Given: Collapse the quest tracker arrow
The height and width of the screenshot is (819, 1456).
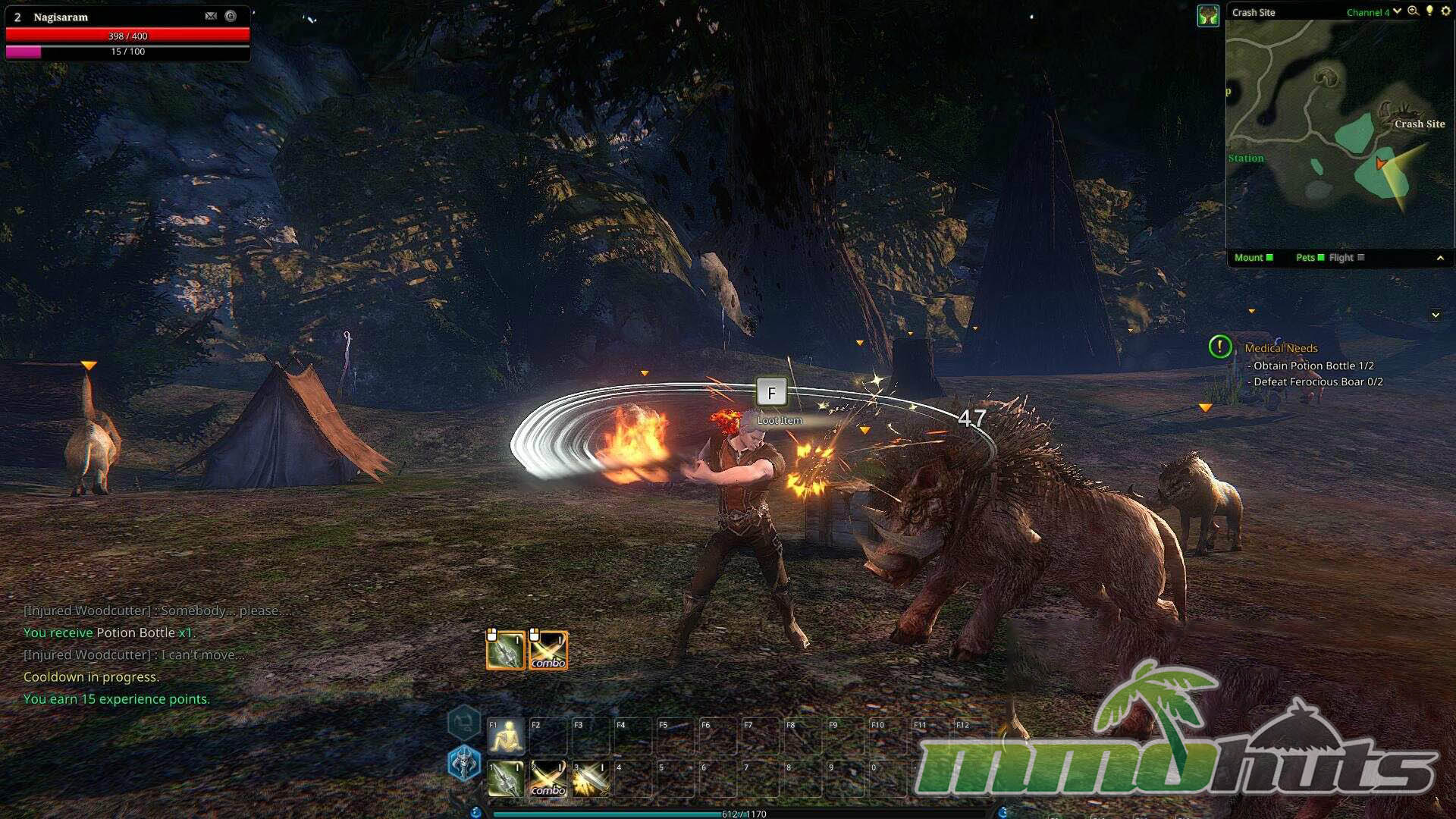Looking at the screenshot, I should [x=1436, y=315].
